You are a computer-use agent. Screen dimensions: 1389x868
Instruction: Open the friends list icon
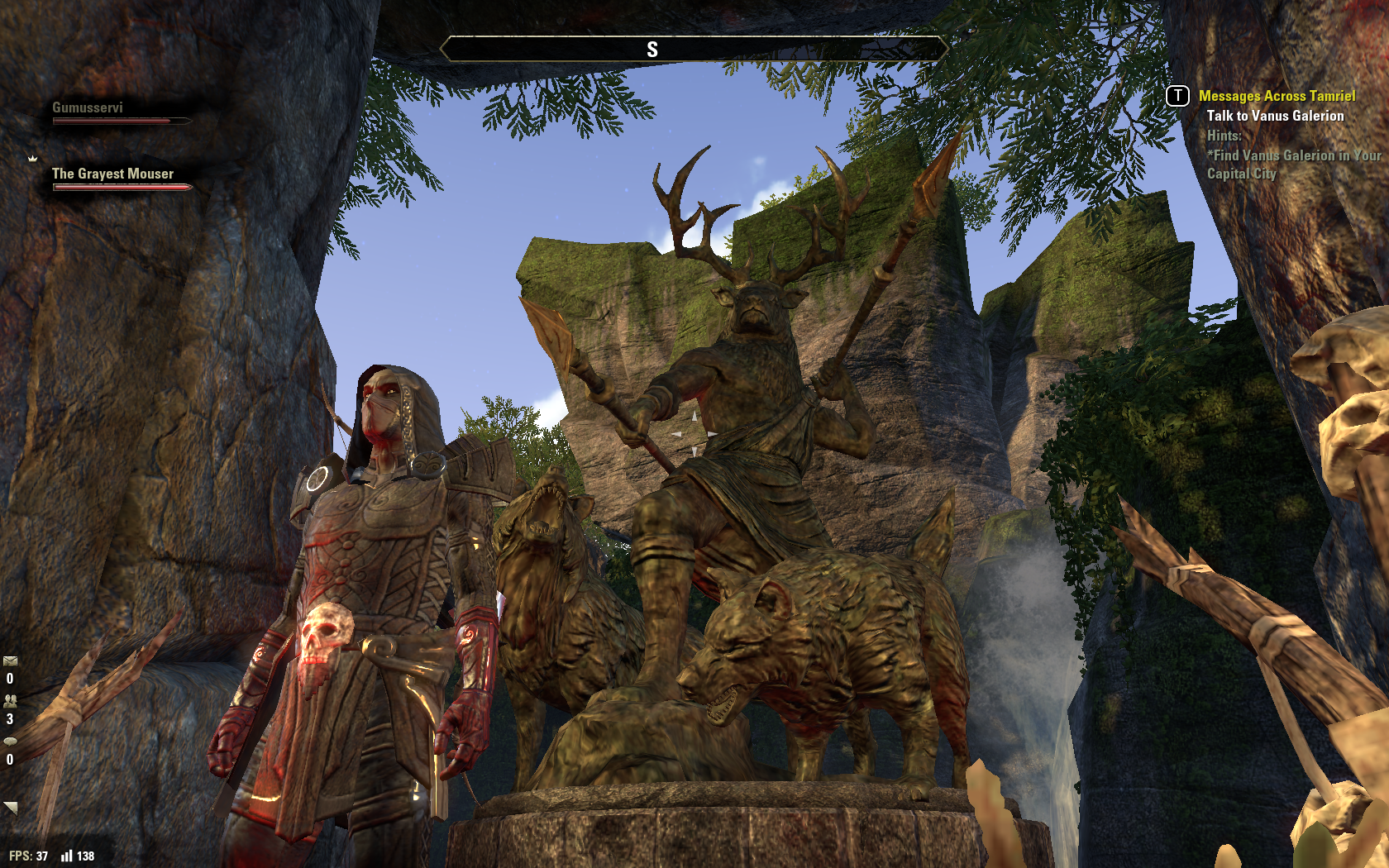tap(10, 700)
